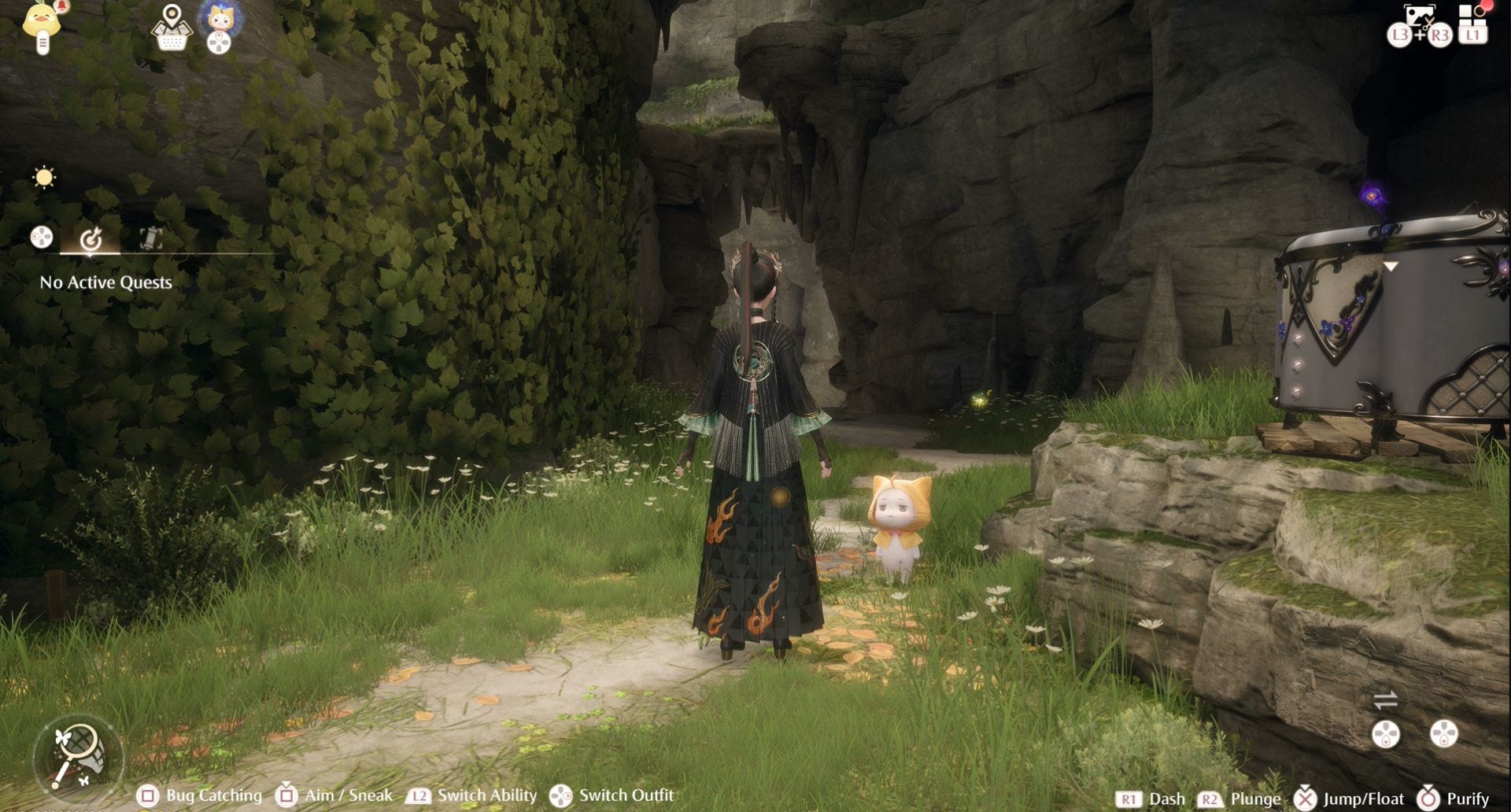This screenshot has width=1511, height=812.
Task: Click the sun time-of-day icon
Action: [x=44, y=177]
